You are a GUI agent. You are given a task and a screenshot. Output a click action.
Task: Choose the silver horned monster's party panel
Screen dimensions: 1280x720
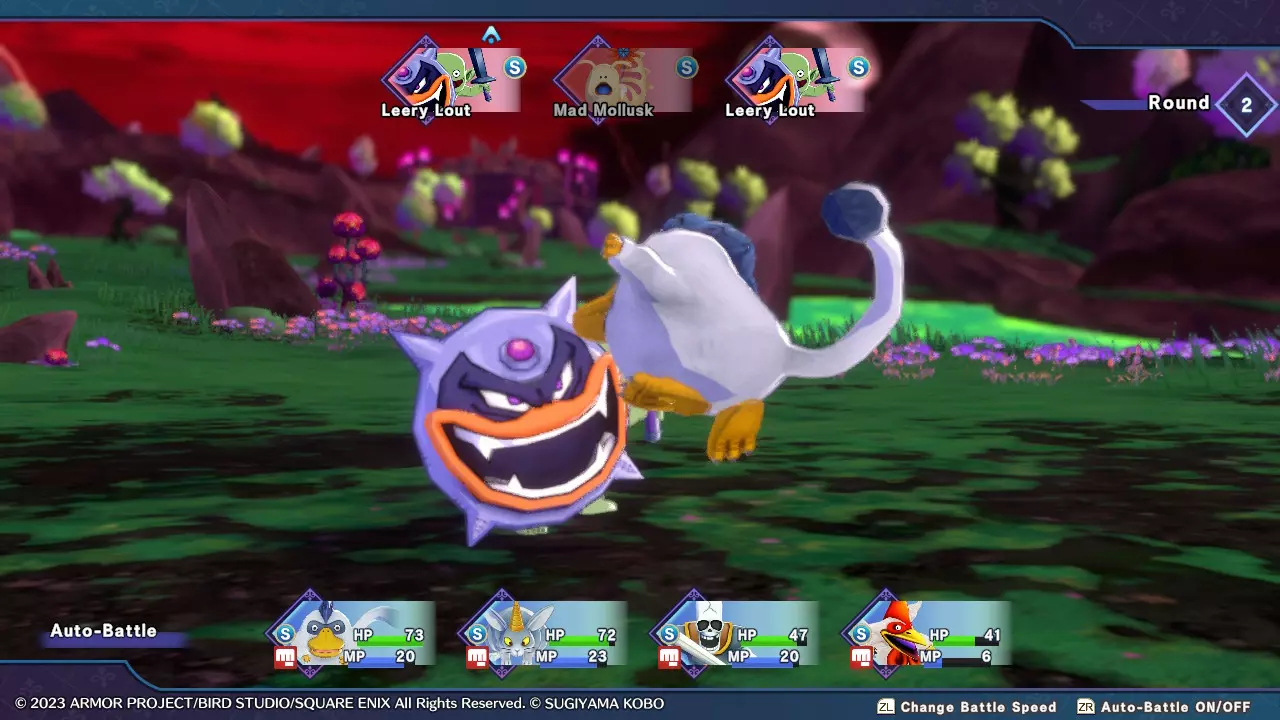tap(545, 634)
